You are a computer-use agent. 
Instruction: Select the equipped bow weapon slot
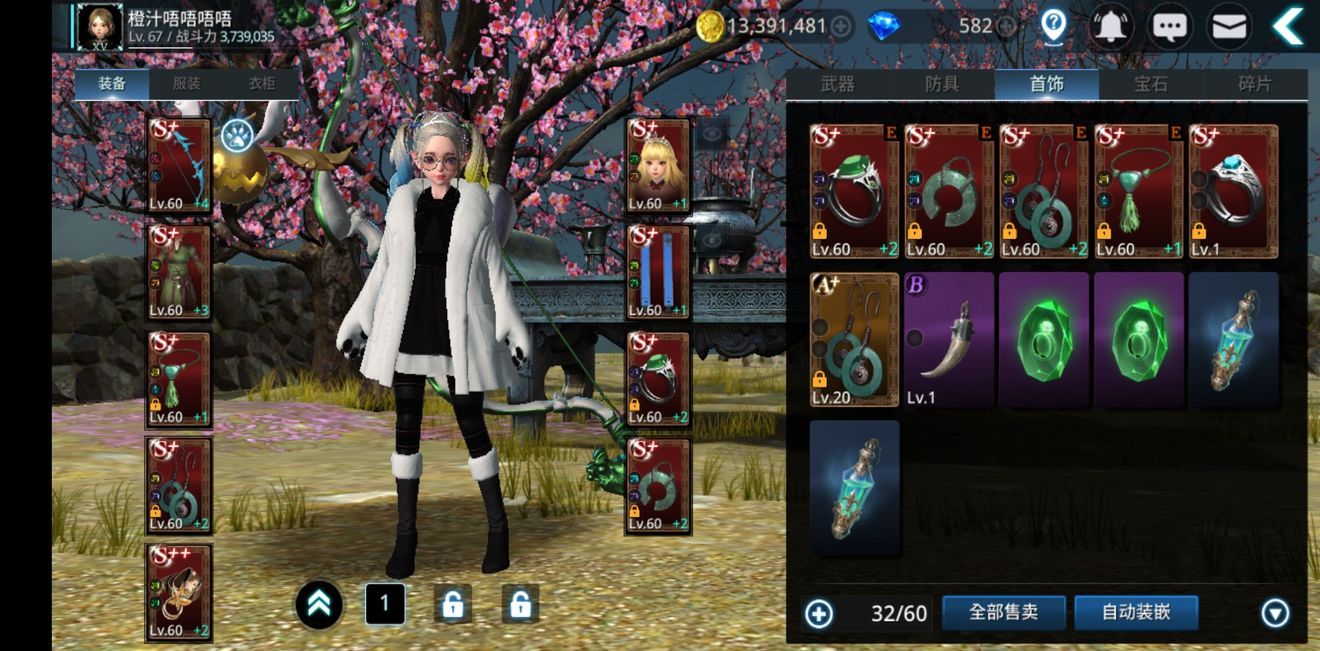click(x=180, y=164)
